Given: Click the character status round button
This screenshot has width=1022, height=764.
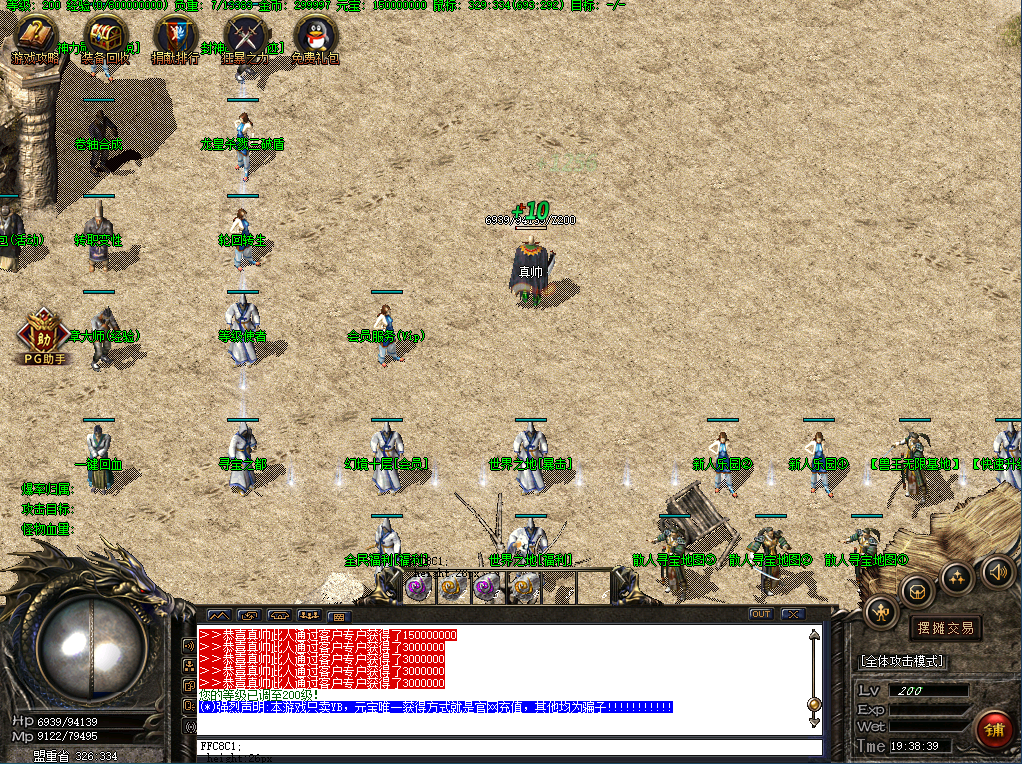Looking at the screenshot, I should pyautogui.click(x=880, y=609).
